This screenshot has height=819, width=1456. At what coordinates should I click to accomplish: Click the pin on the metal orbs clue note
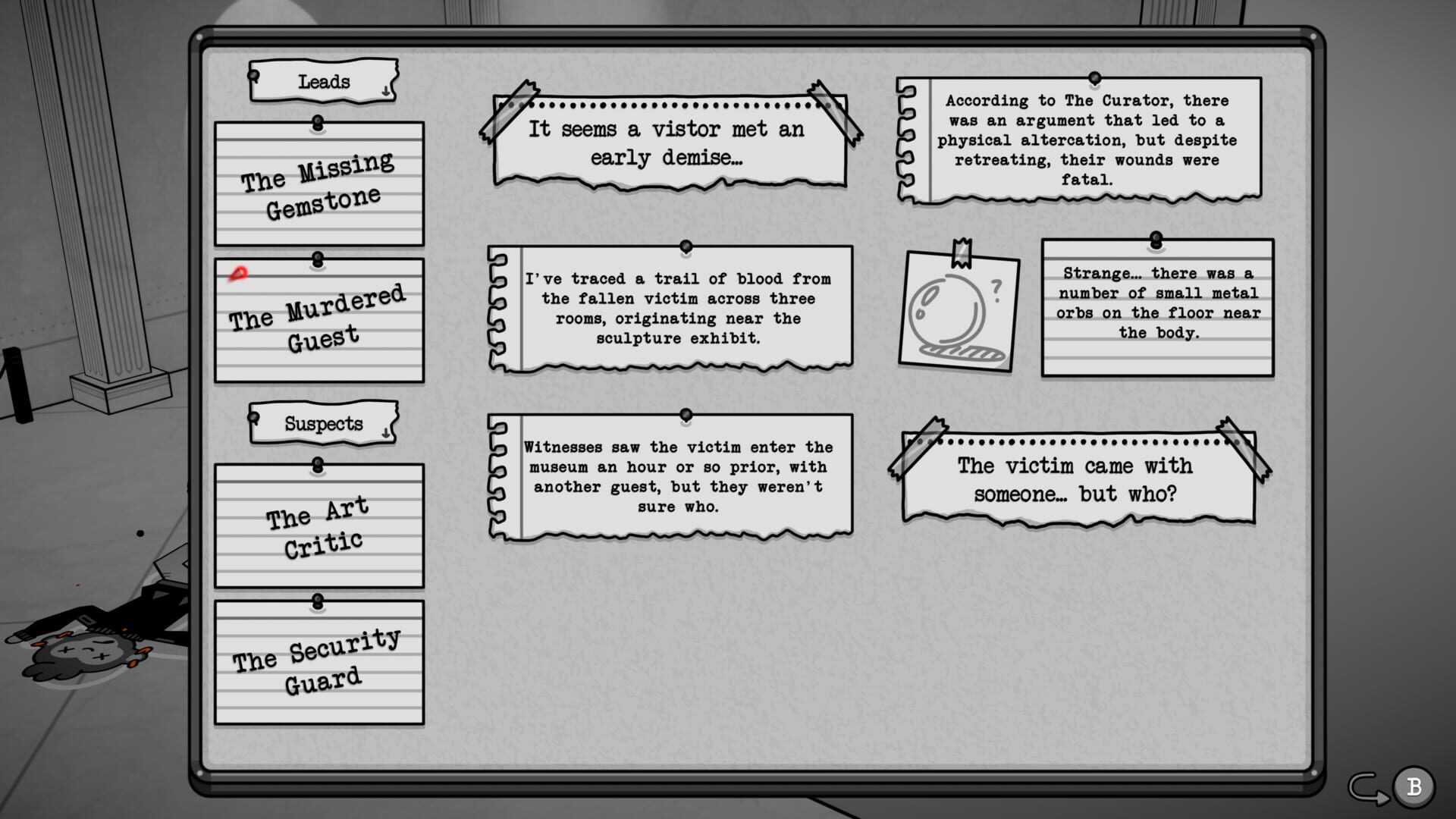(1156, 241)
